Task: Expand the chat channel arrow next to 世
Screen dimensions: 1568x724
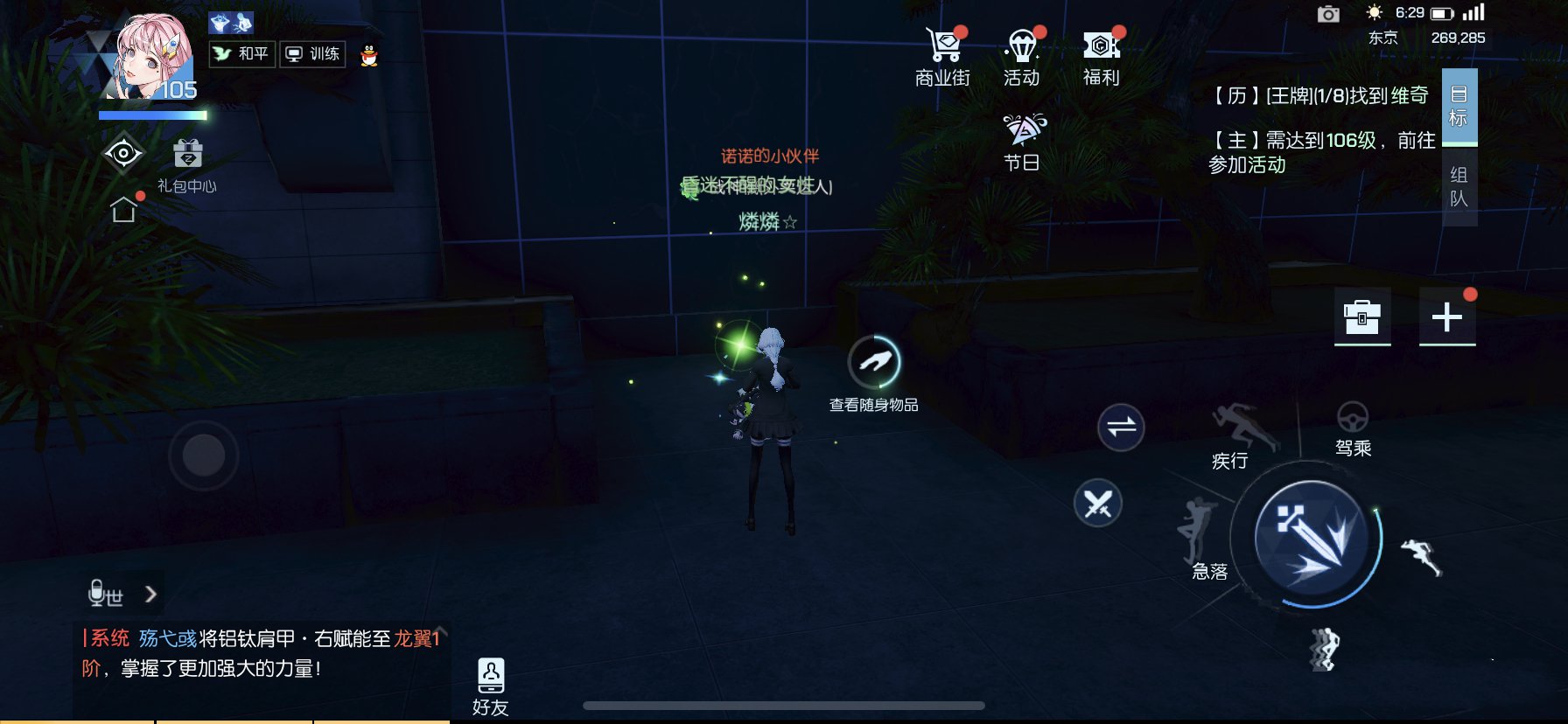Action: (x=150, y=594)
